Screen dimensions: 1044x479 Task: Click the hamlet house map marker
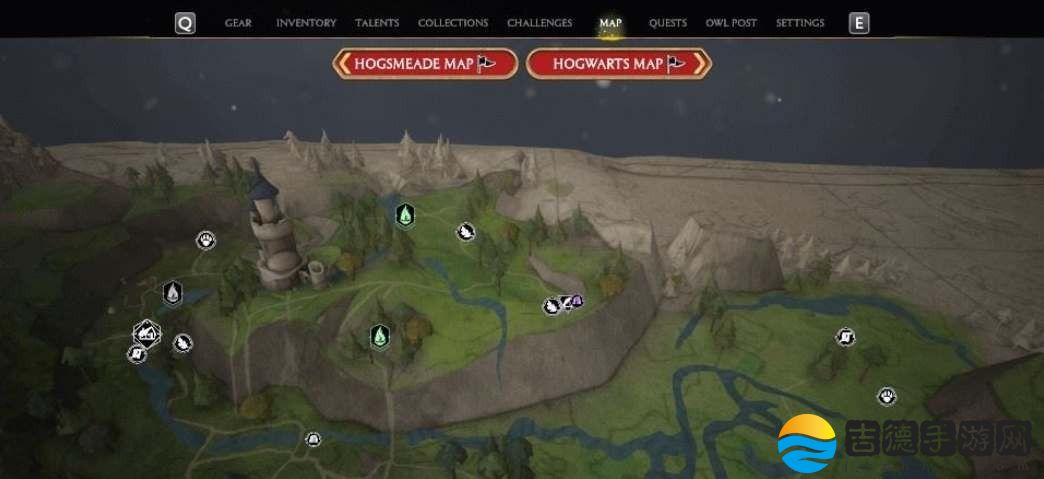pos(147,332)
